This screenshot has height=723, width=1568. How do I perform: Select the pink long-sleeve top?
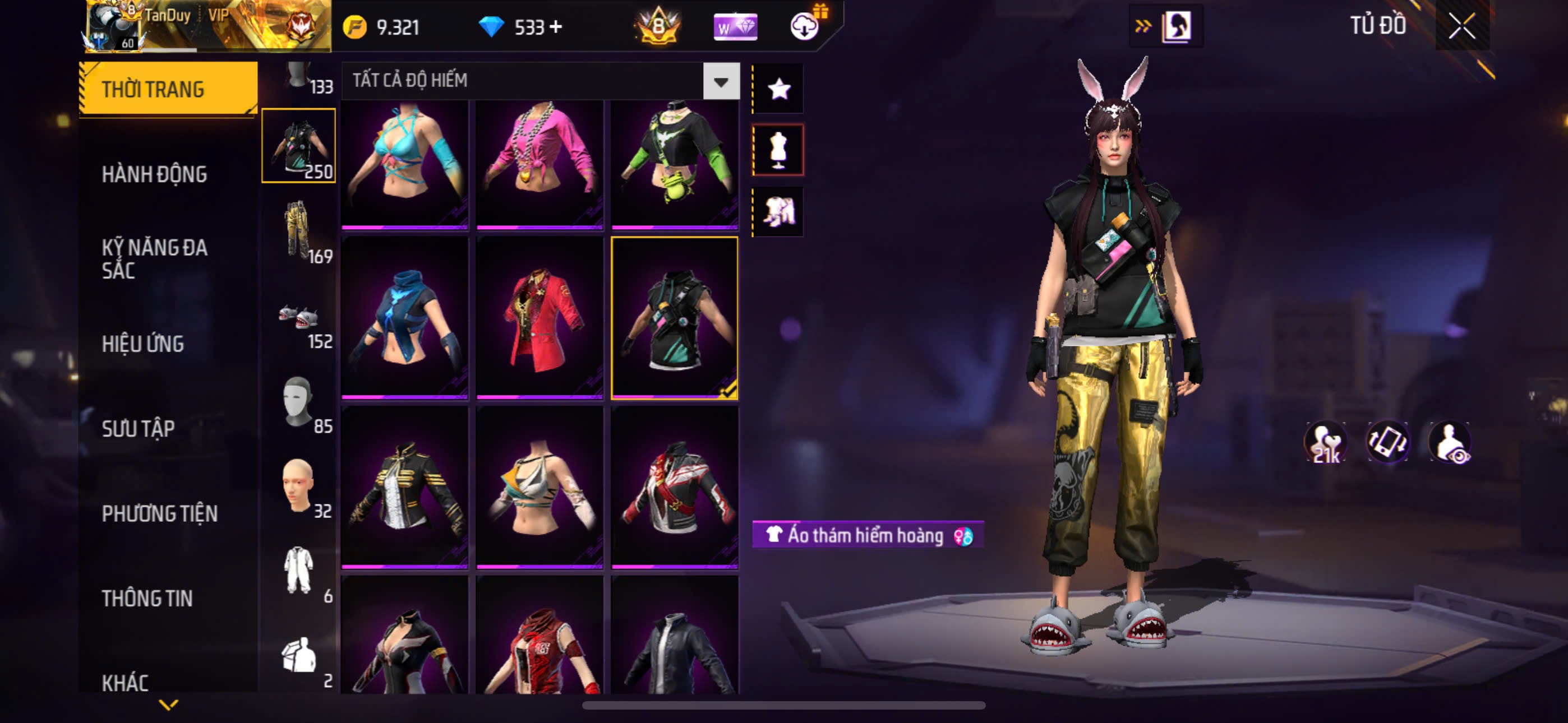(539, 163)
